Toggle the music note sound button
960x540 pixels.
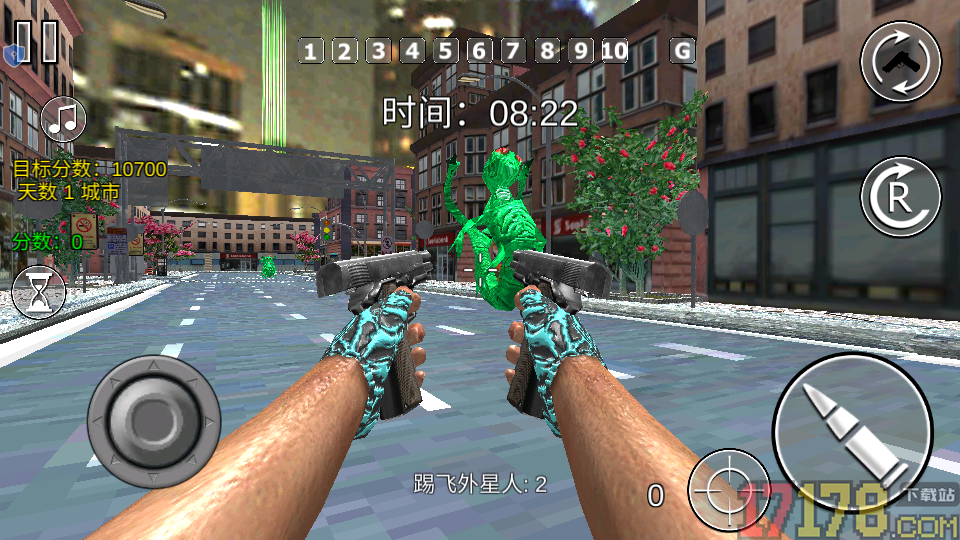coord(65,119)
